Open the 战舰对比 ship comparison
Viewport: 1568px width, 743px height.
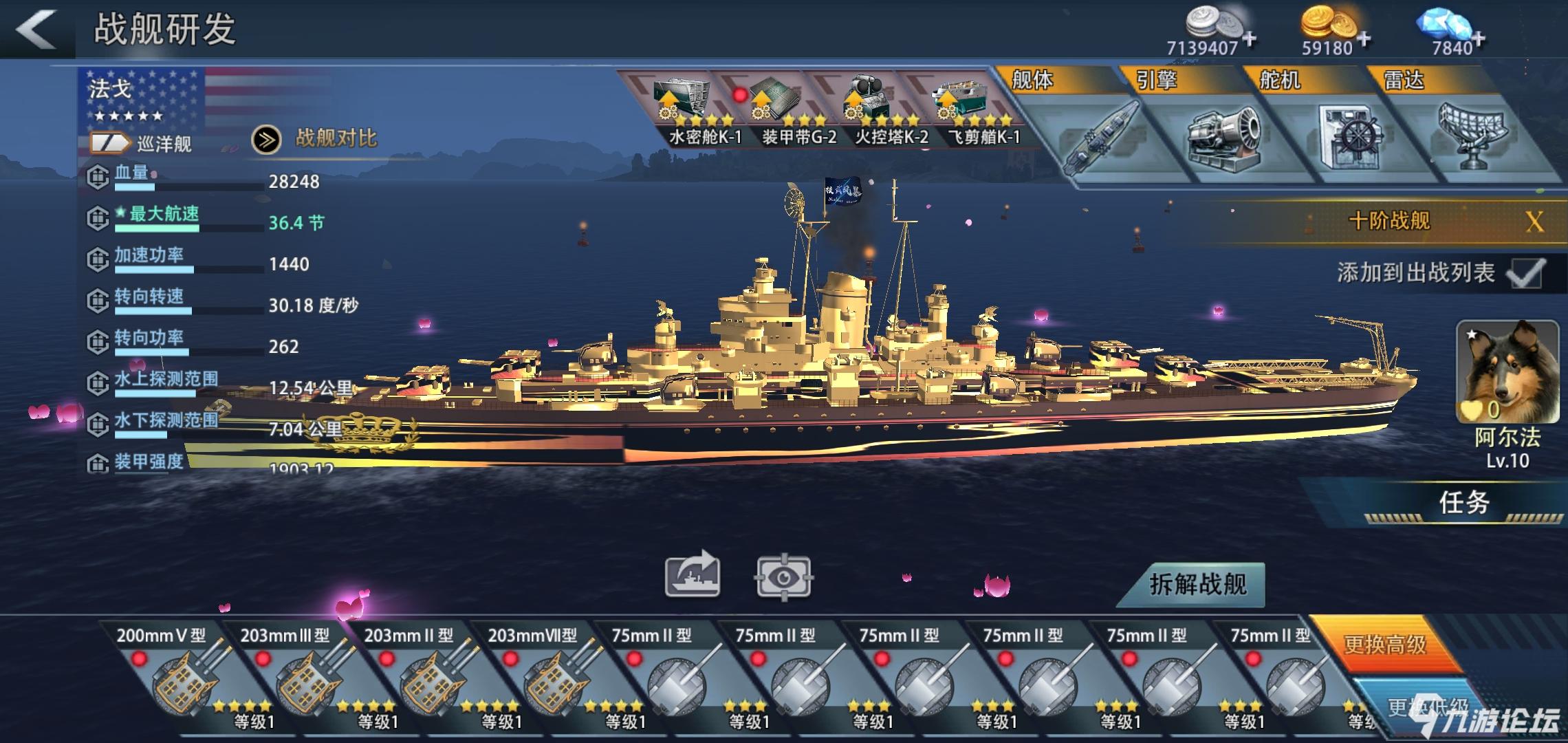point(316,139)
